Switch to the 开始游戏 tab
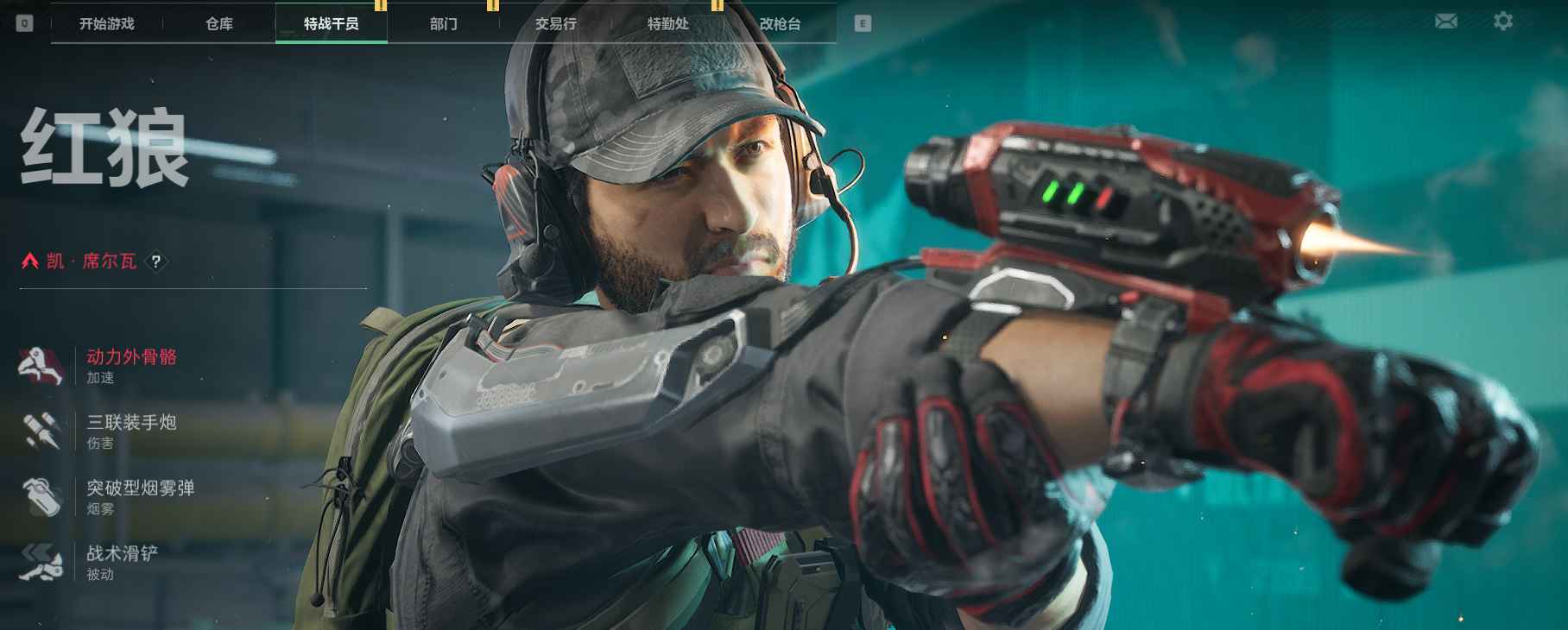 (106, 23)
